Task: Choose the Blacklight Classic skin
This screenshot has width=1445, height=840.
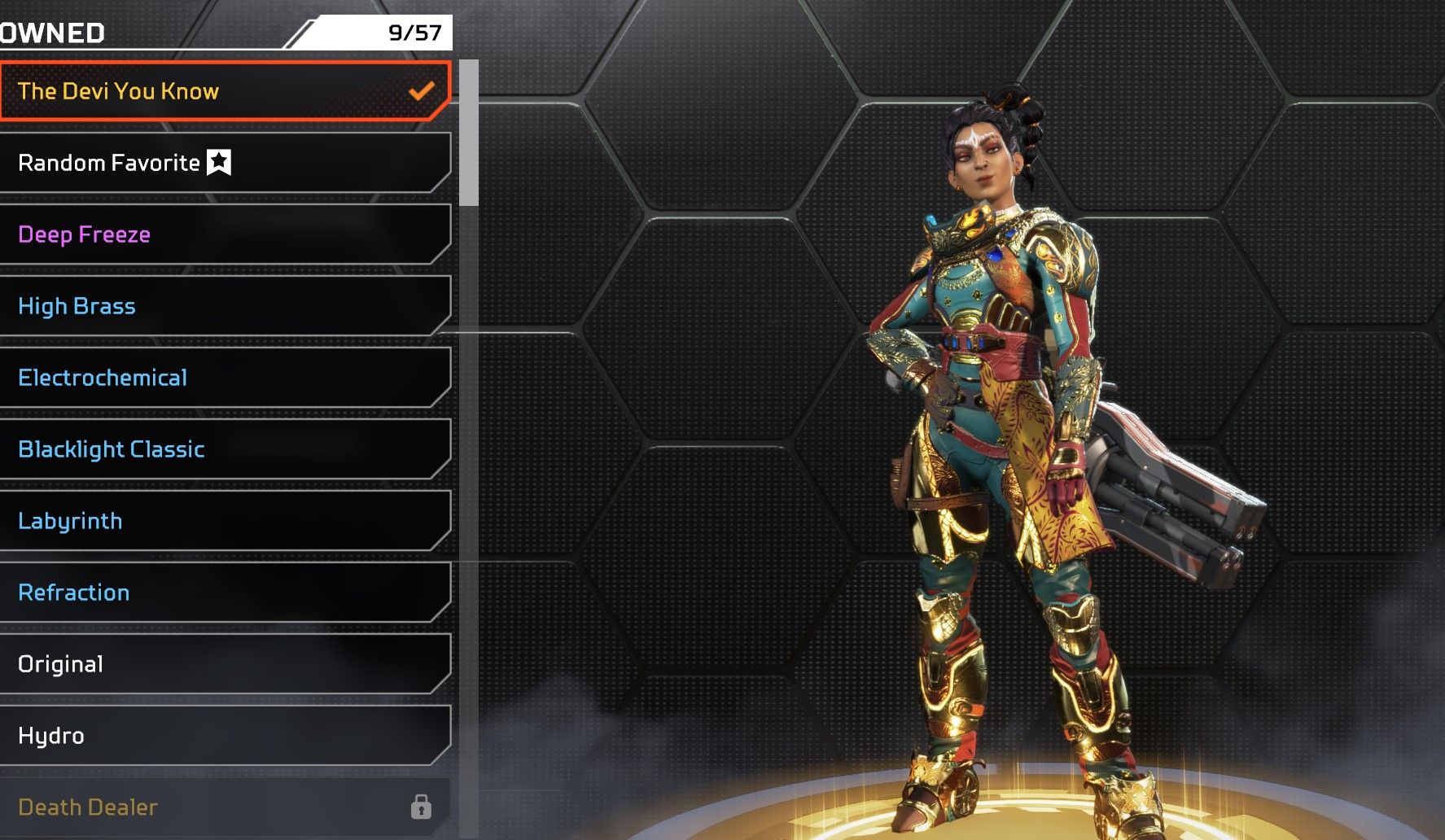Action: tap(224, 449)
